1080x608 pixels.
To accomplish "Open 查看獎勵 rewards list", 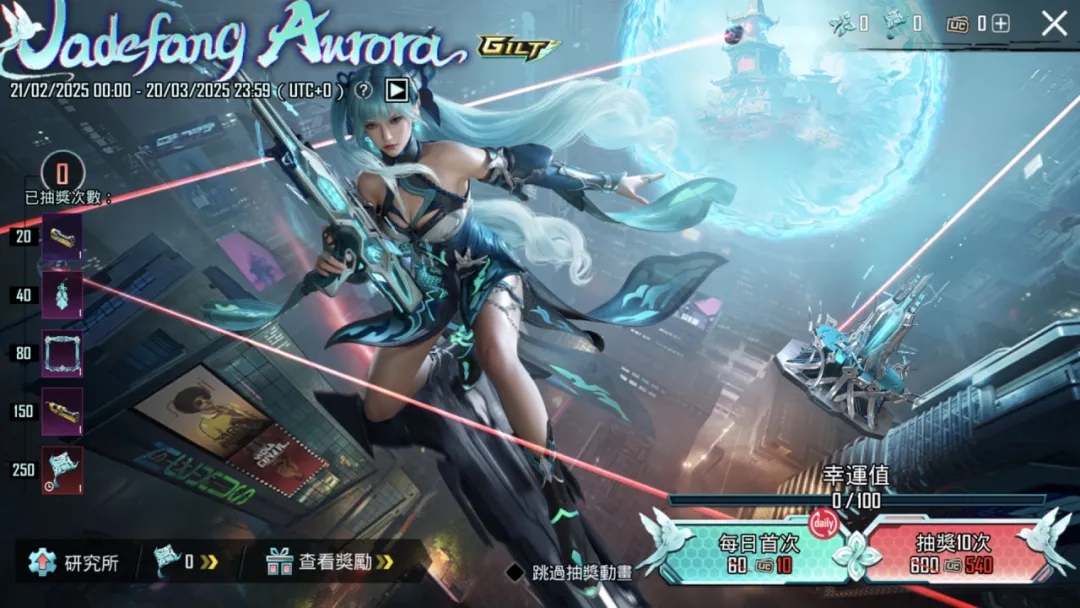I will 329,562.
